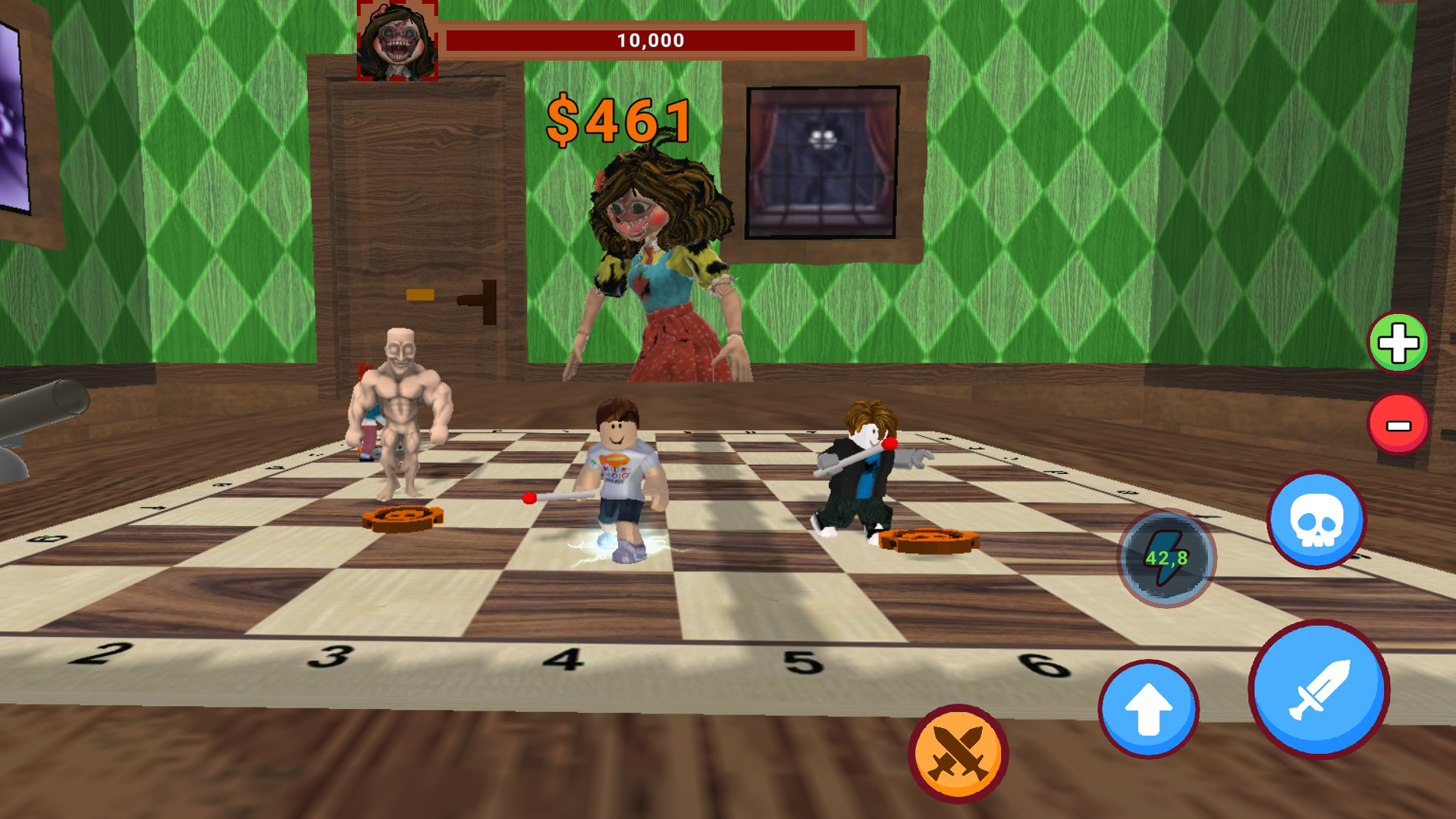Viewport: 1456px width, 819px height.
Task: Tap the red minus zoom button
Action: (1398, 423)
